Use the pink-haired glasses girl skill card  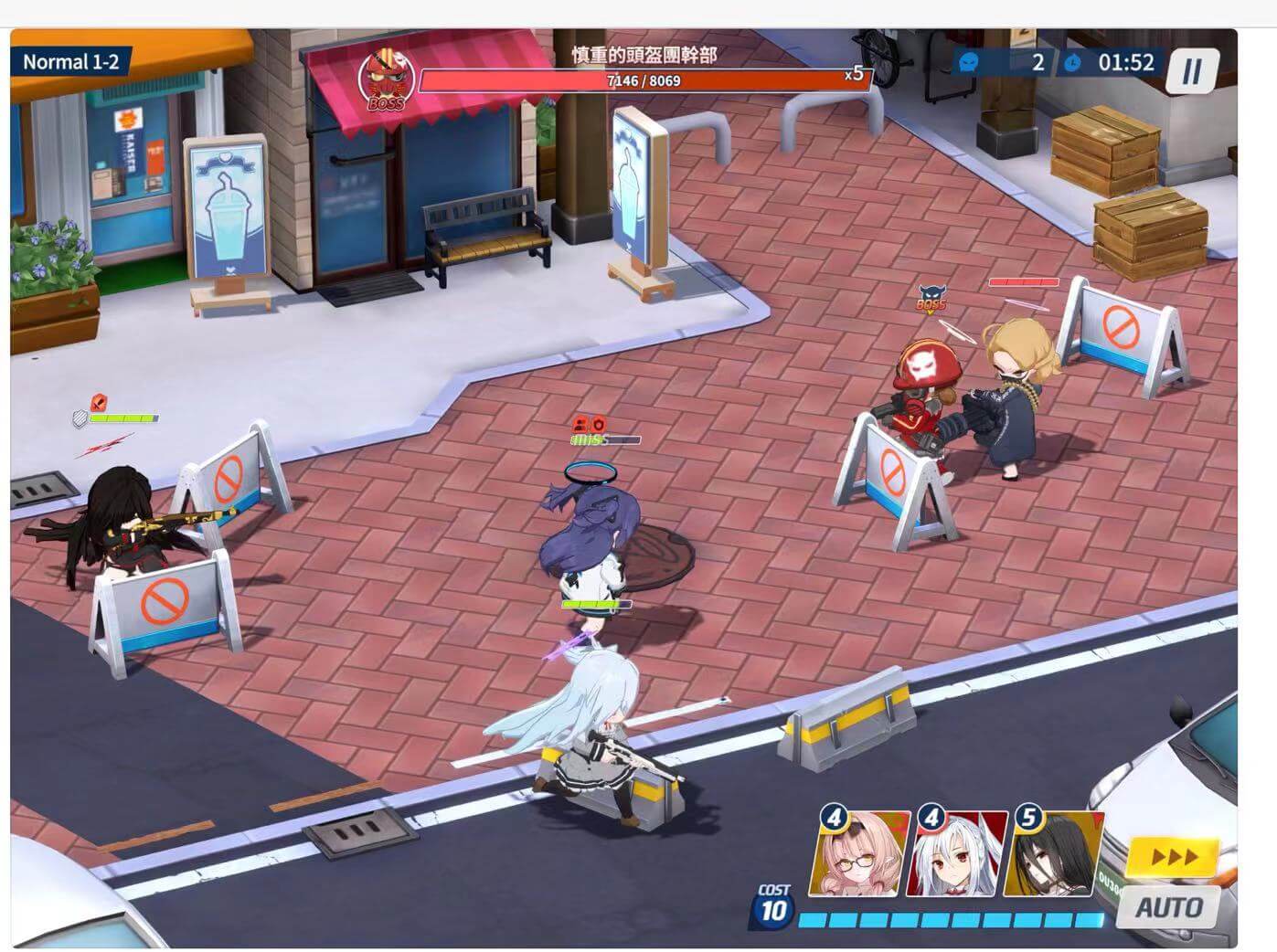pos(862,854)
